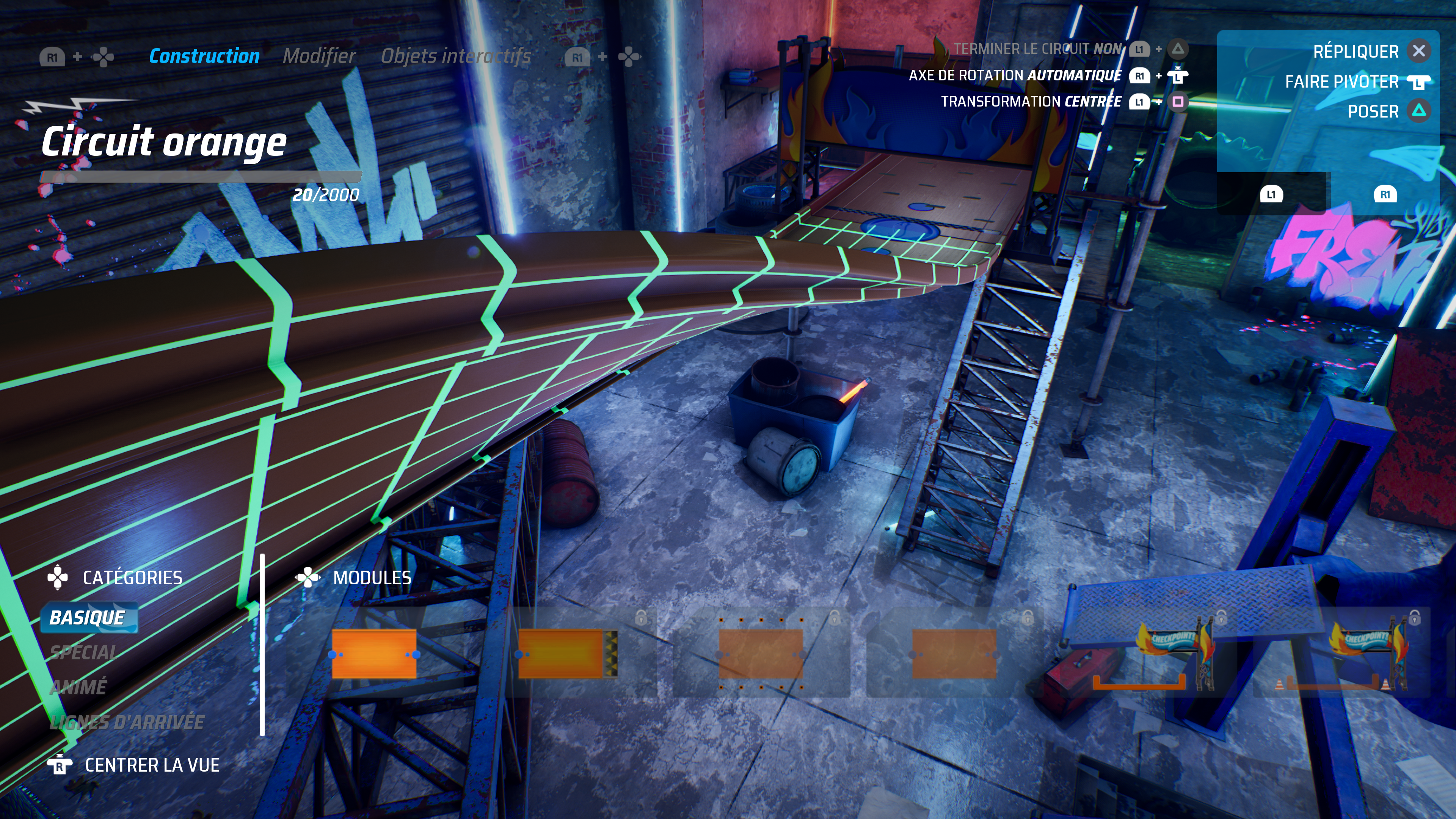Select the Spécial category
1456x819 pixels.
pos(84,653)
